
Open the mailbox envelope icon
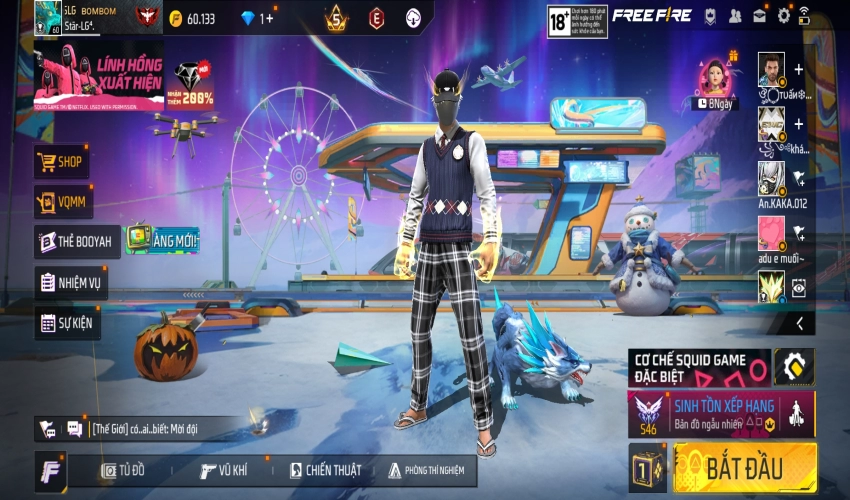pyautogui.click(x=759, y=16)
